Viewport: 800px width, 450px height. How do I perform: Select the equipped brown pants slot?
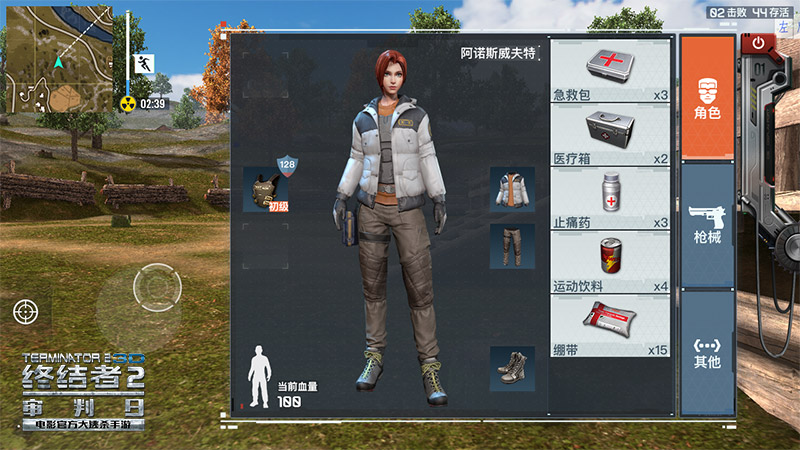(511, 246)
